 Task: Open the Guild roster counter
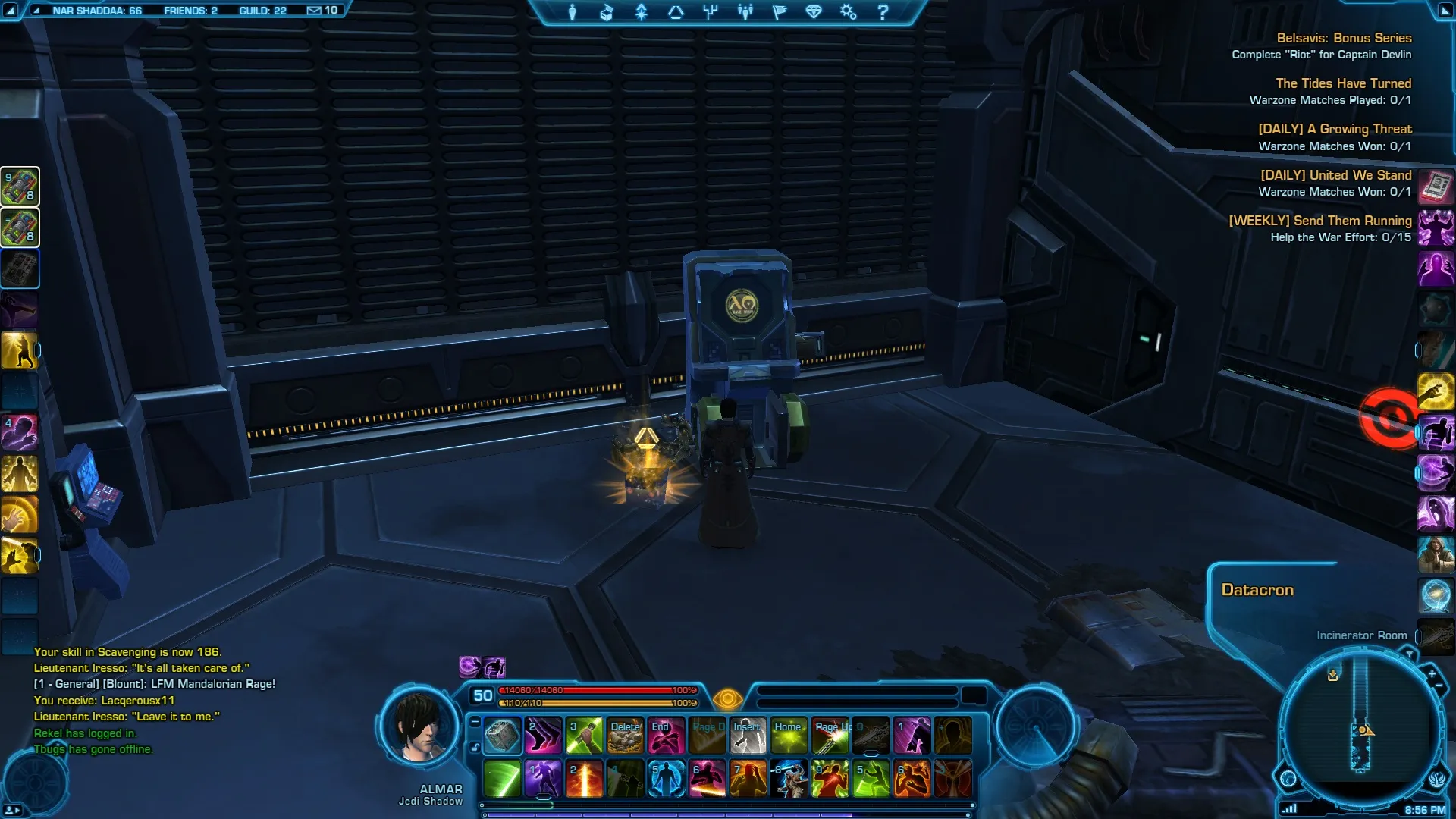(262, 11)
